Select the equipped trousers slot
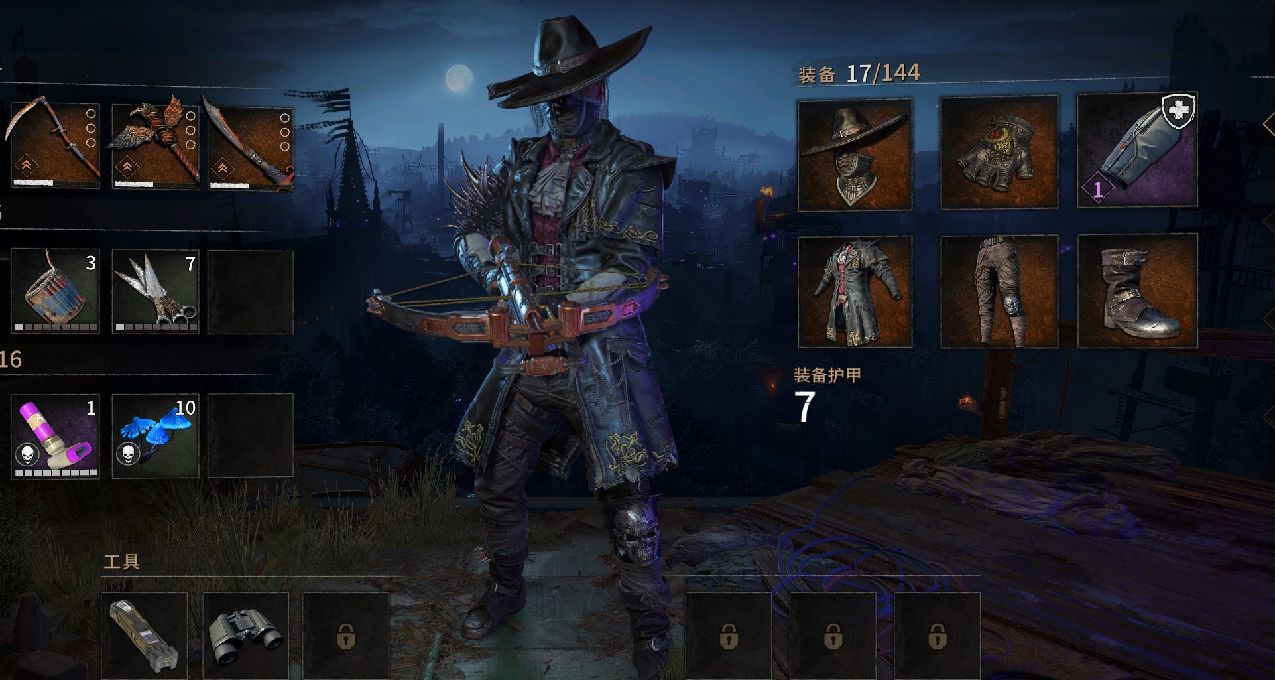Image resolution: width=1275 pixels, height=680 pixels. click(999, 291)
